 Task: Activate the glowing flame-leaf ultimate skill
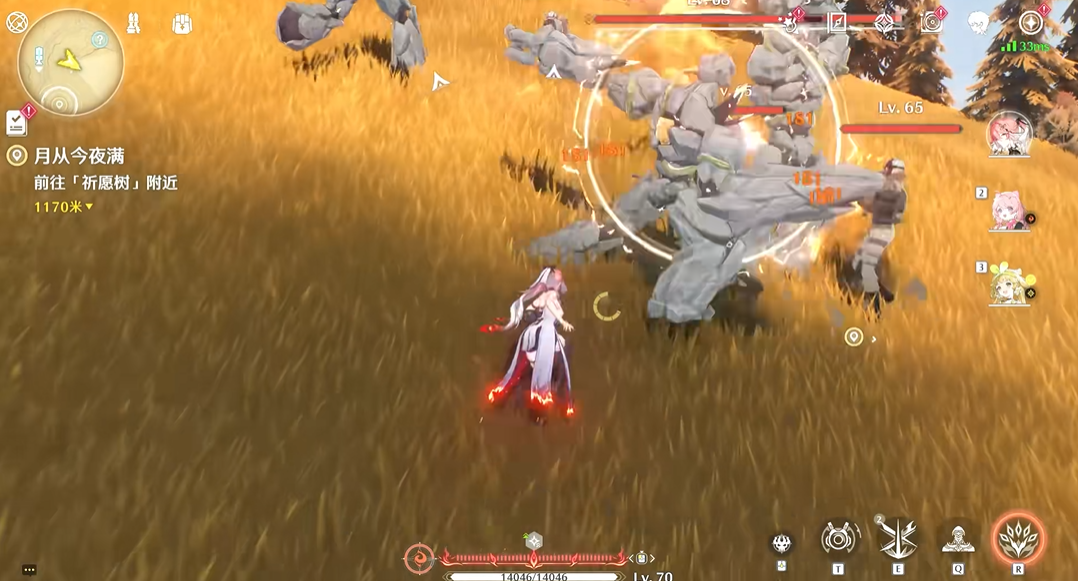(x=1018, y=538)
